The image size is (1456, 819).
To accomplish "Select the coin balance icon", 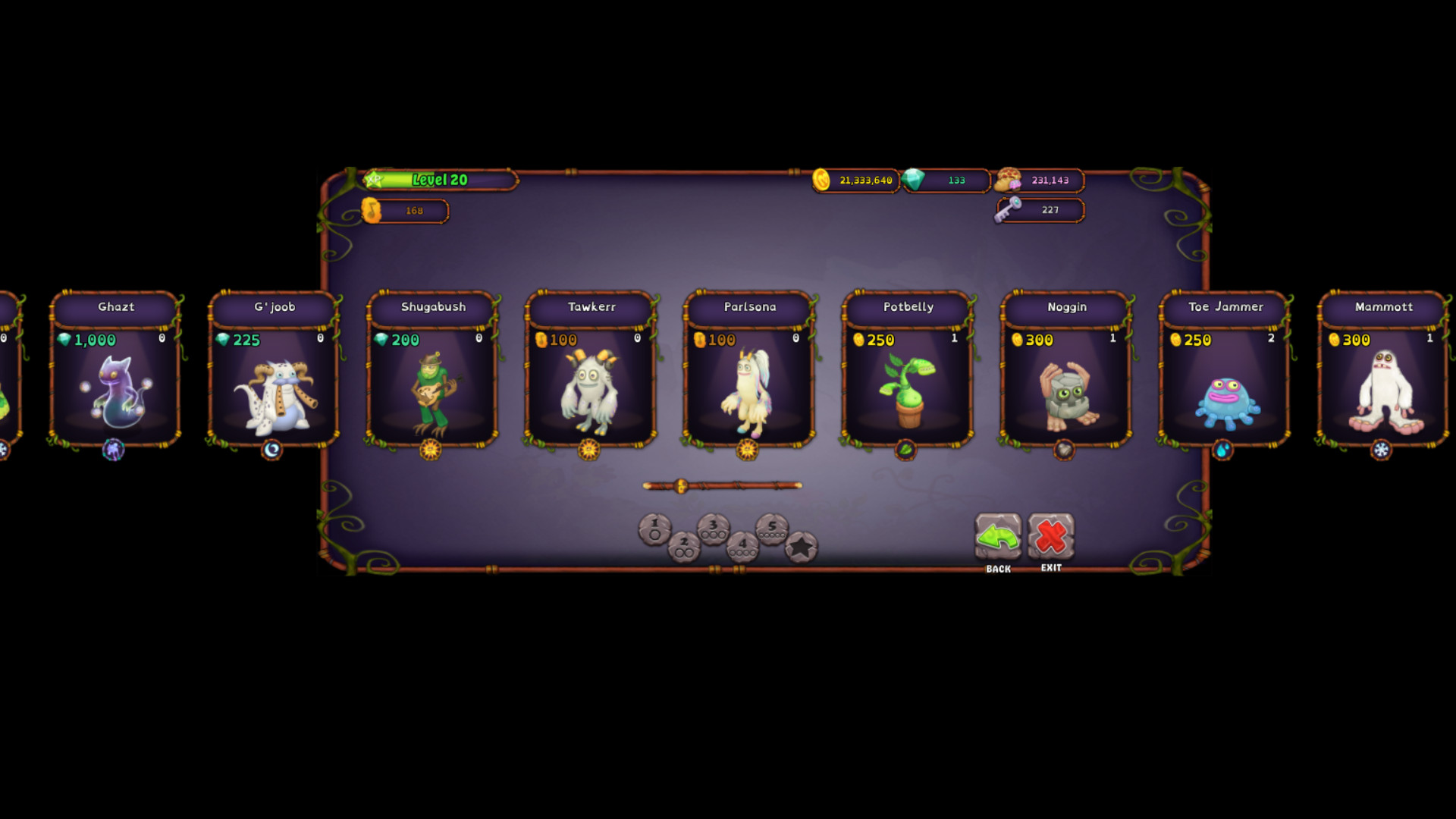I will click(x=823, y=180).
